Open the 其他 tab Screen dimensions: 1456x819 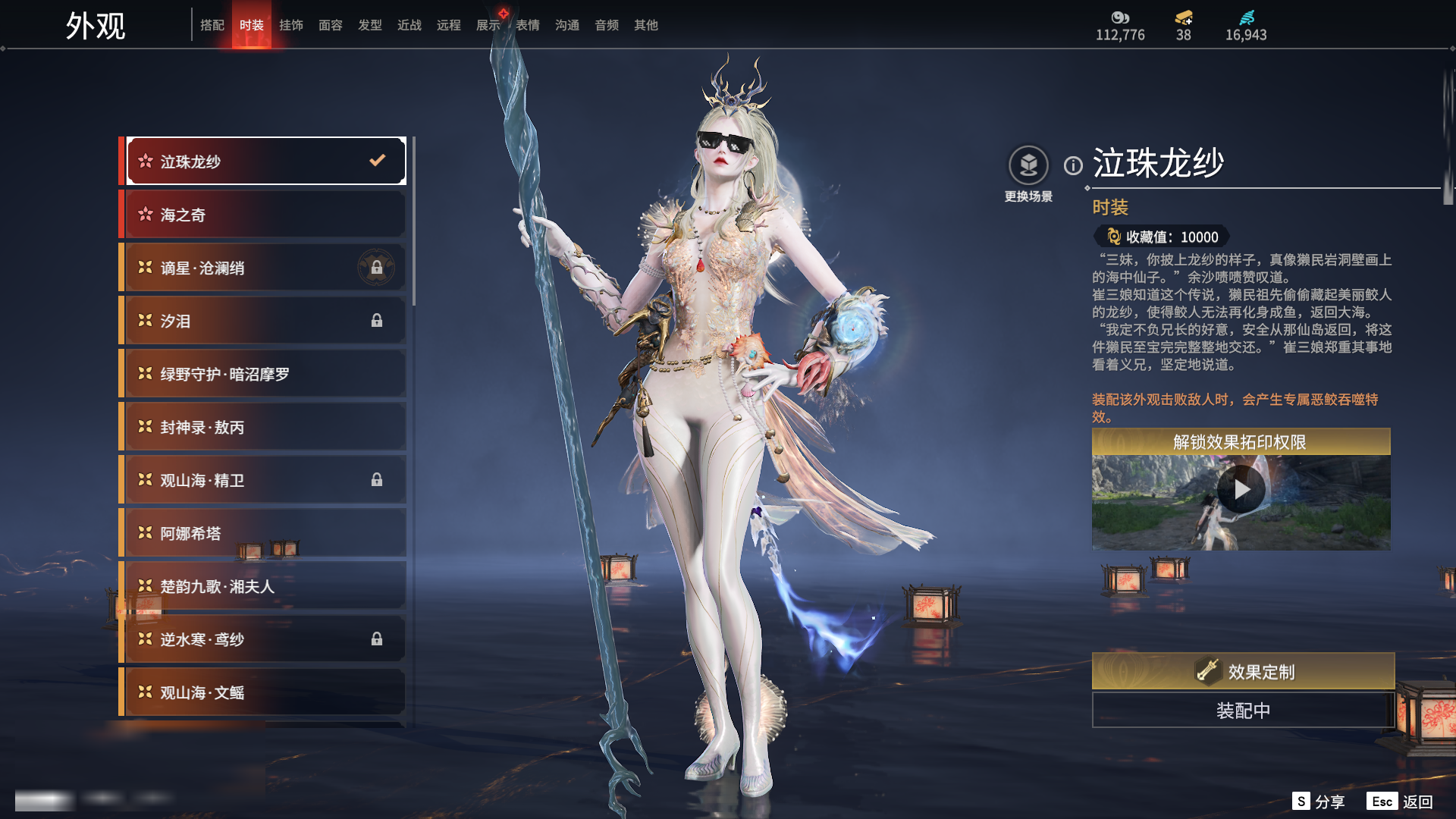click(x=646, y=25)
